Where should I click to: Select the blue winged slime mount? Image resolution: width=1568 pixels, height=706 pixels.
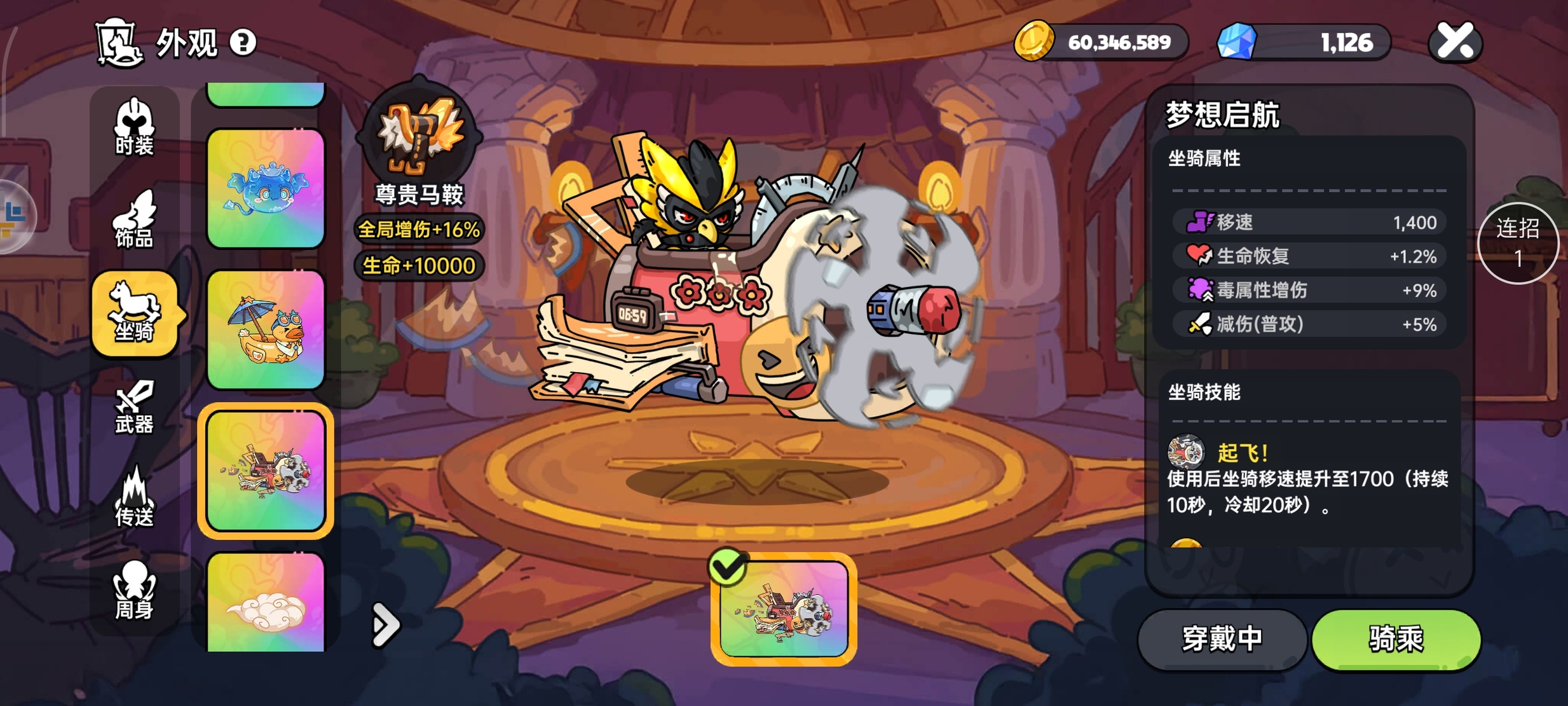(x=266, y=188)
